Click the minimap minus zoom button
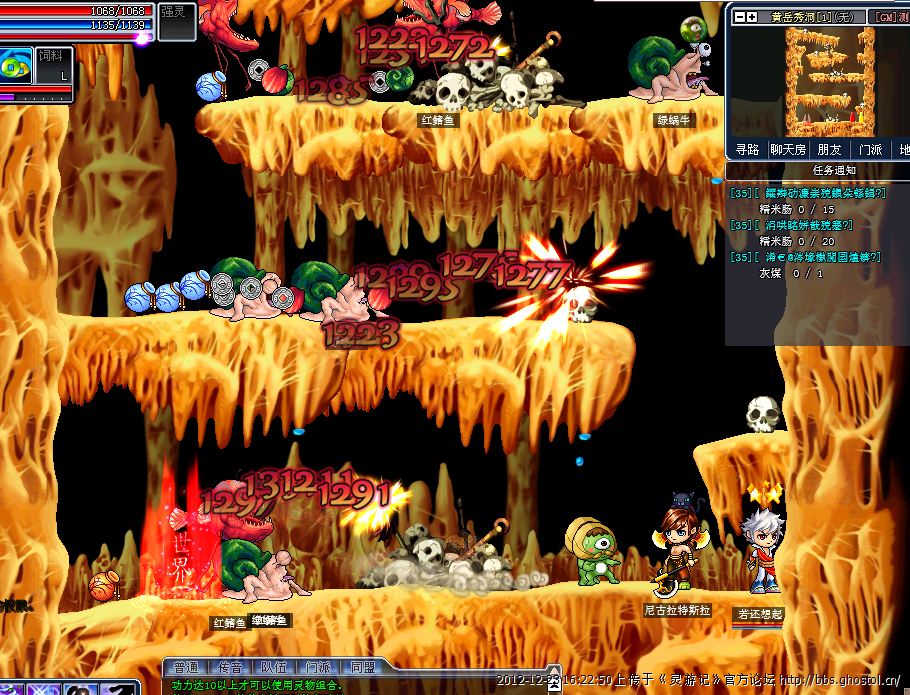Screen dimensions: 910x695 pos(739,17)
